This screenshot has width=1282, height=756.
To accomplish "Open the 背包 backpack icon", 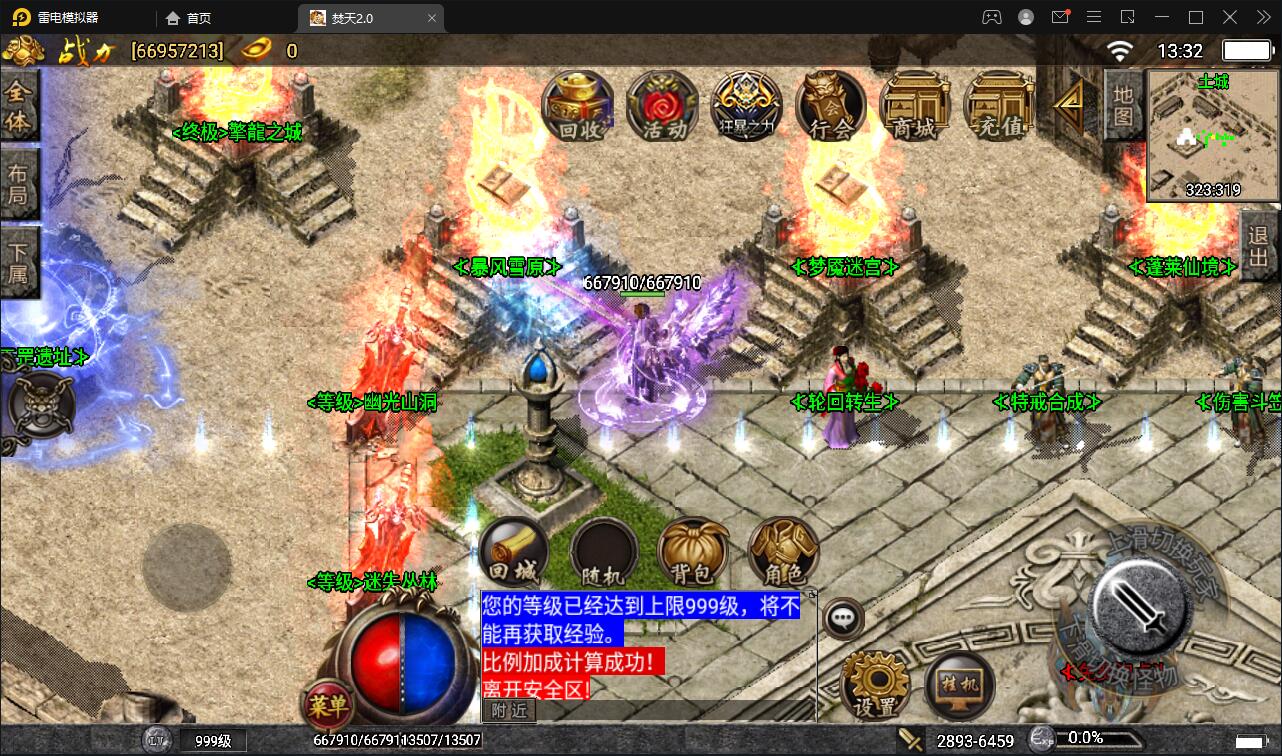I will coord(692,550).
